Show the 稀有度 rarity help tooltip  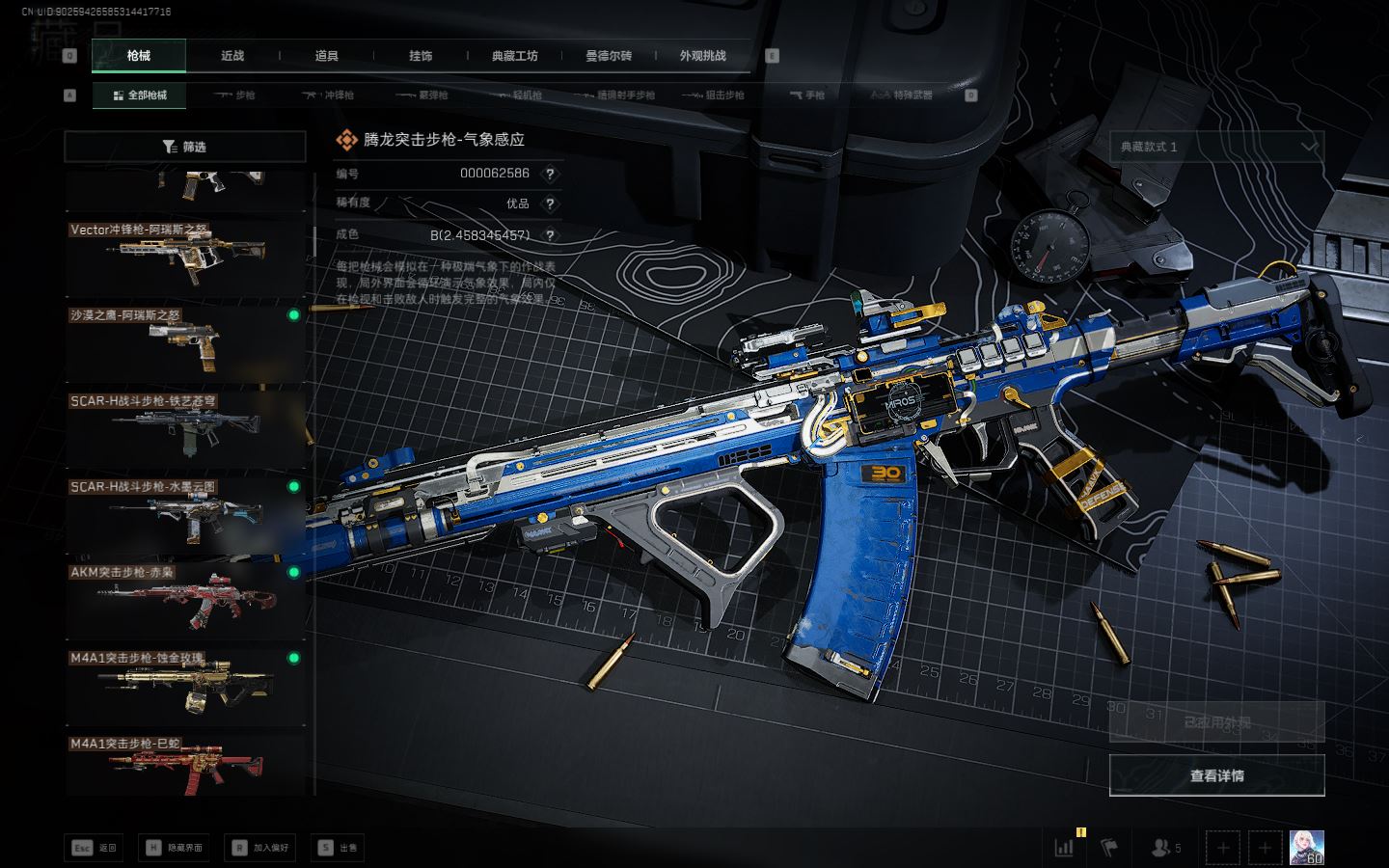(x=550, y=203)
